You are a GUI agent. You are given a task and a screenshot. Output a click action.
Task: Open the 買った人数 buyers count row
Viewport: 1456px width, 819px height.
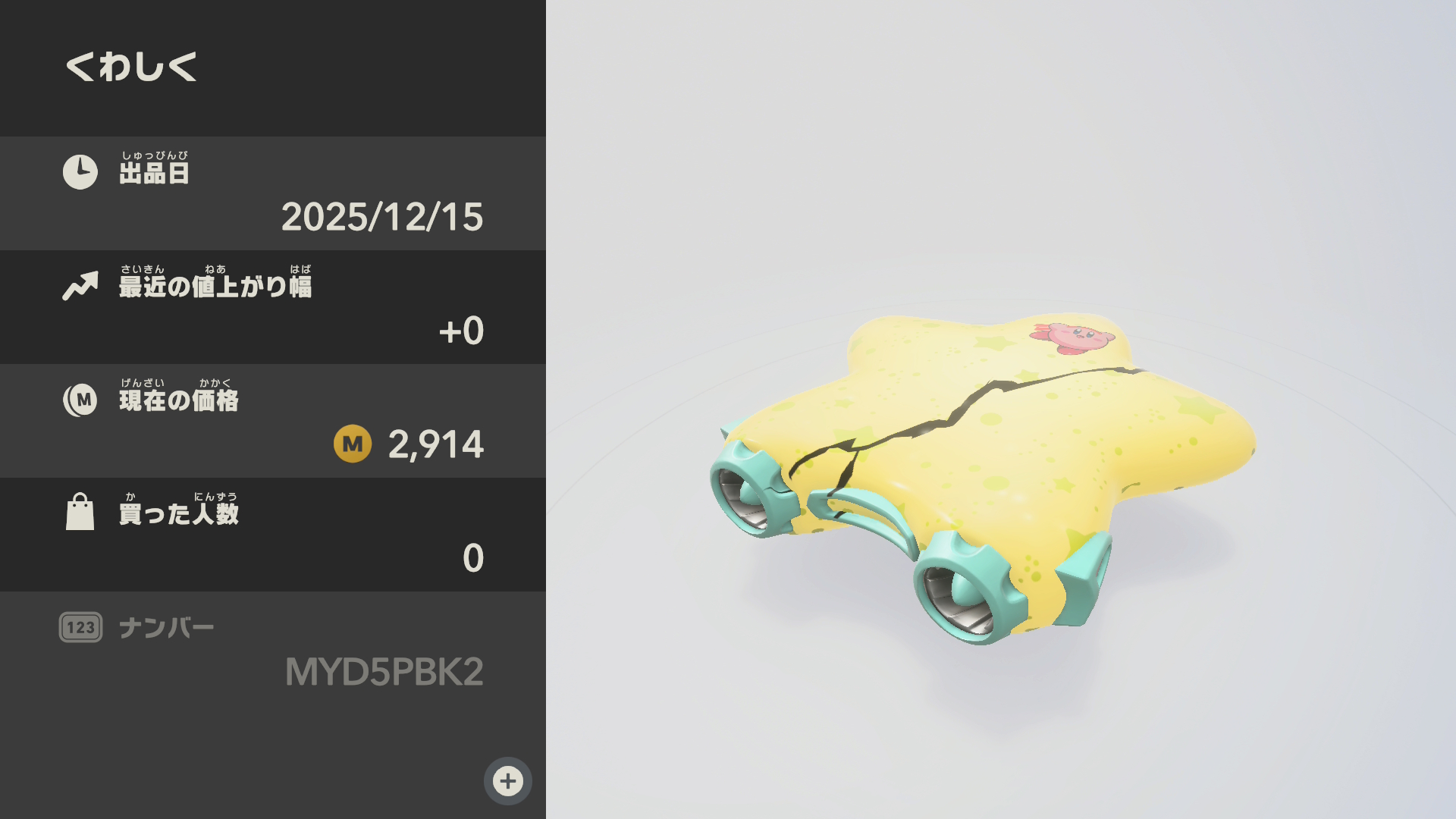click(x=273, y=535)
